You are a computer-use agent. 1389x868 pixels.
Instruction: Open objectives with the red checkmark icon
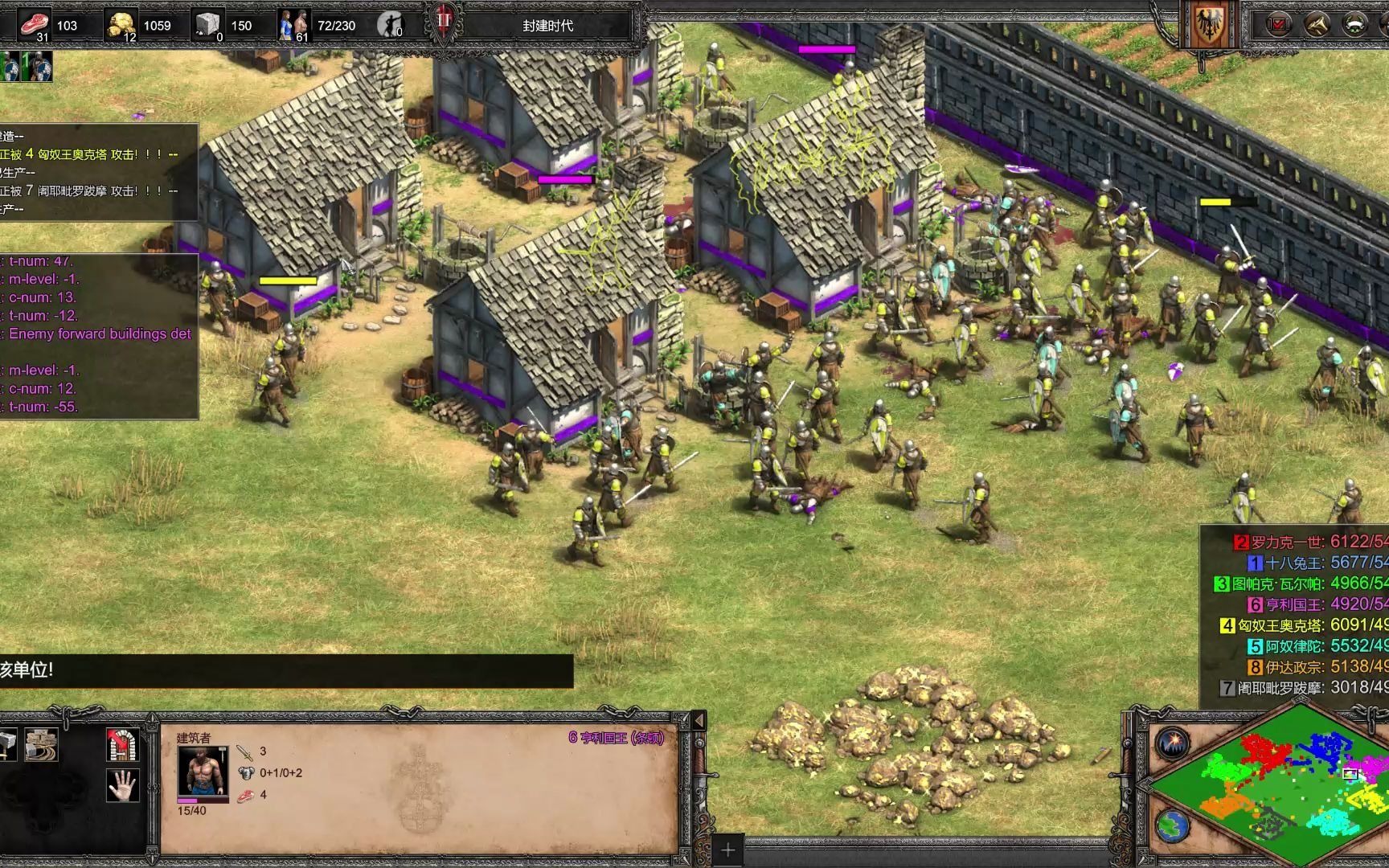point(1277,24)
